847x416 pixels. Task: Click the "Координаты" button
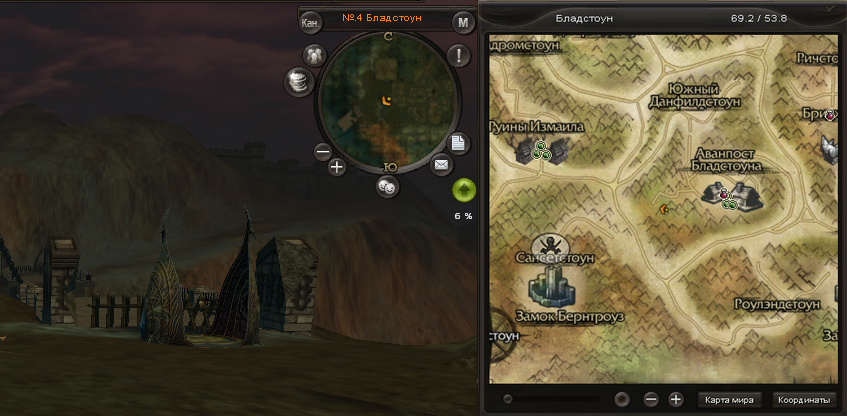click(804, 399)
